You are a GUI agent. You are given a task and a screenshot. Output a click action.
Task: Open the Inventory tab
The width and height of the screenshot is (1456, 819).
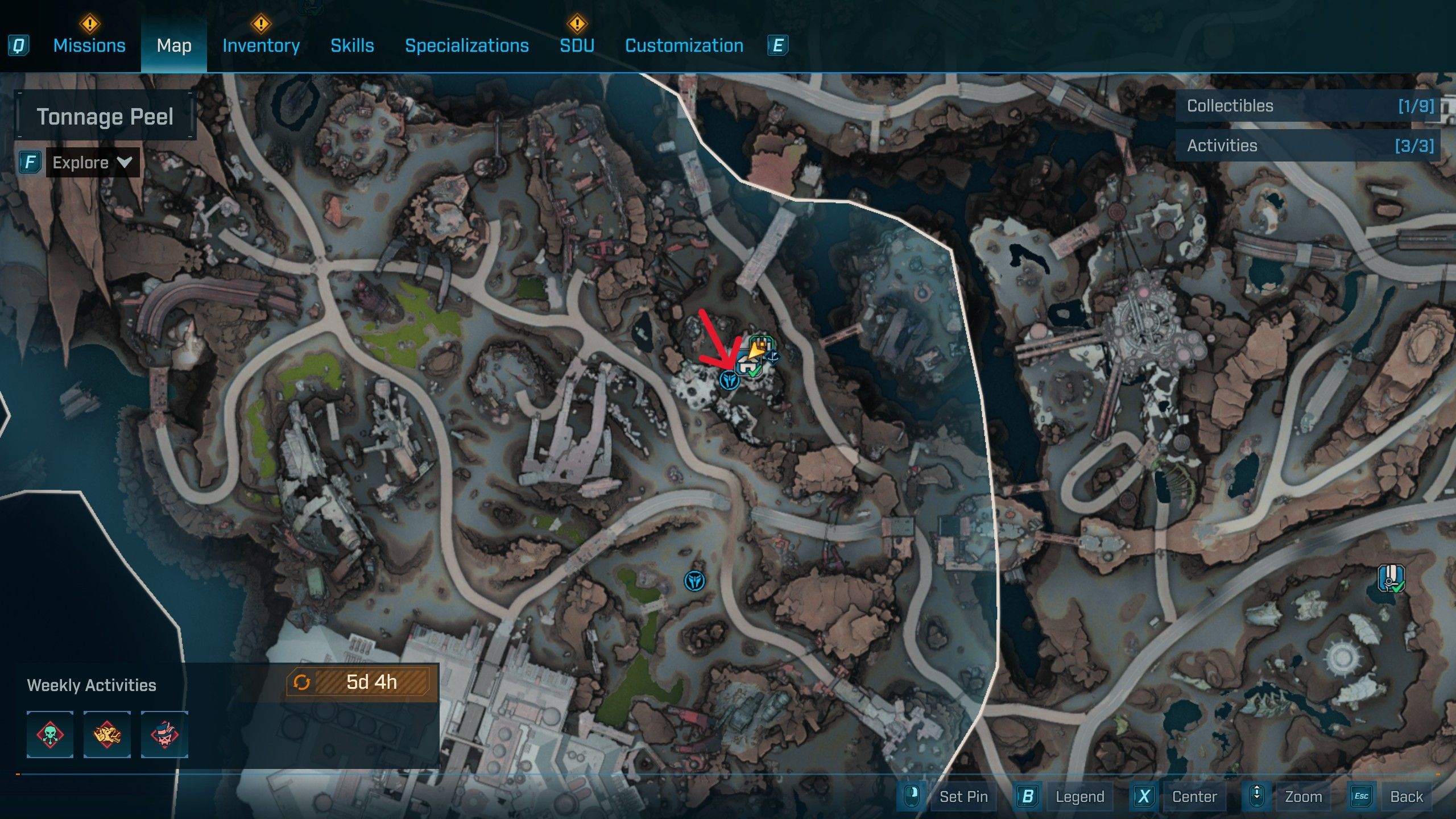point(261,45)
